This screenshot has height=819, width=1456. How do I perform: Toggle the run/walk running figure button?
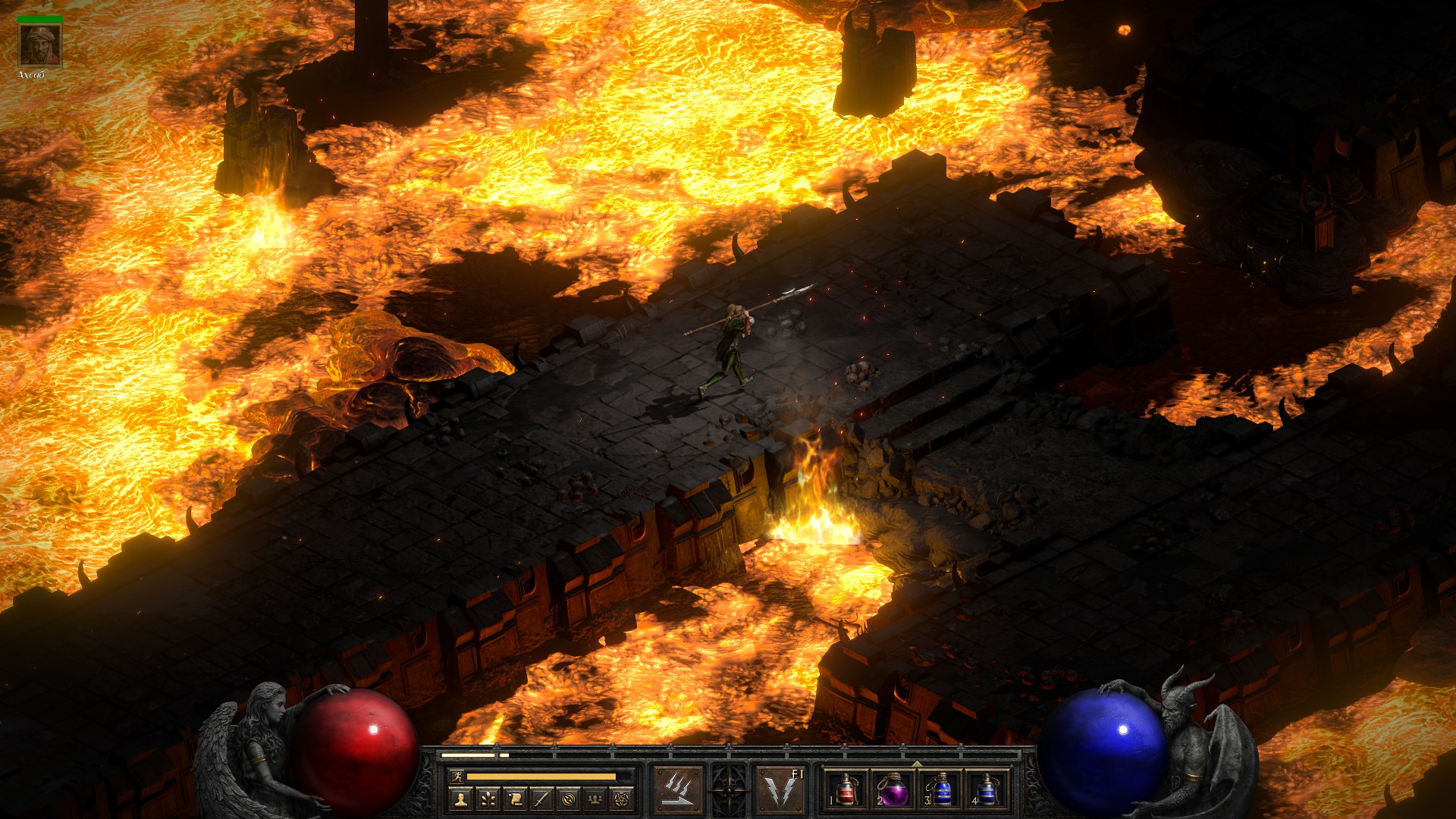455,777
